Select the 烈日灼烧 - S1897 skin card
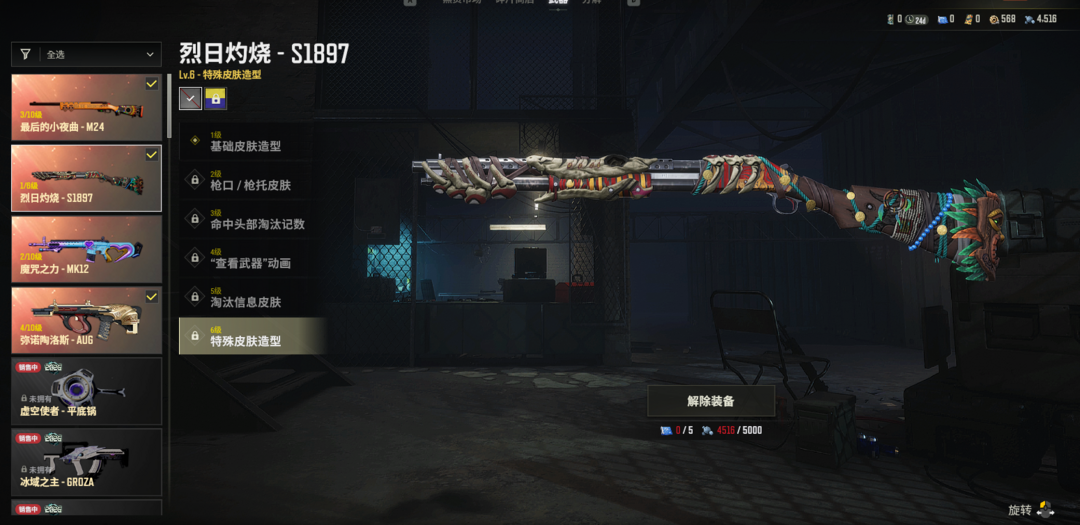1080x525 pixels. coord(87,178)
